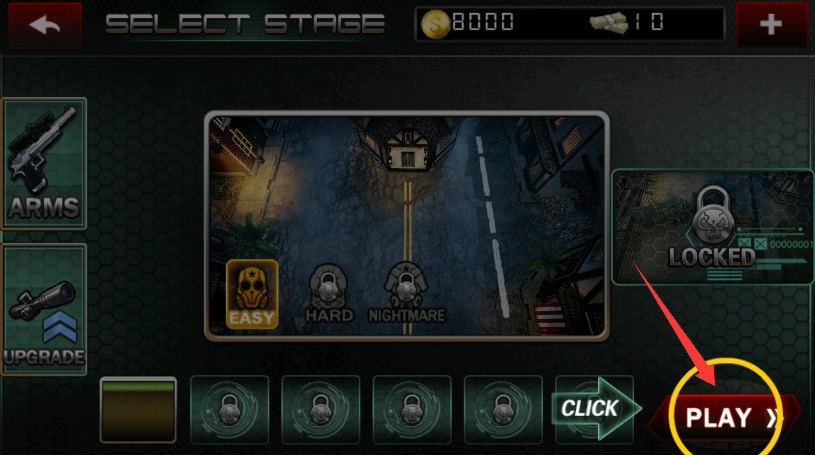Pick the NIGHTMARE difficulty
Screen dimensions: 815x455
click(405, 292)
